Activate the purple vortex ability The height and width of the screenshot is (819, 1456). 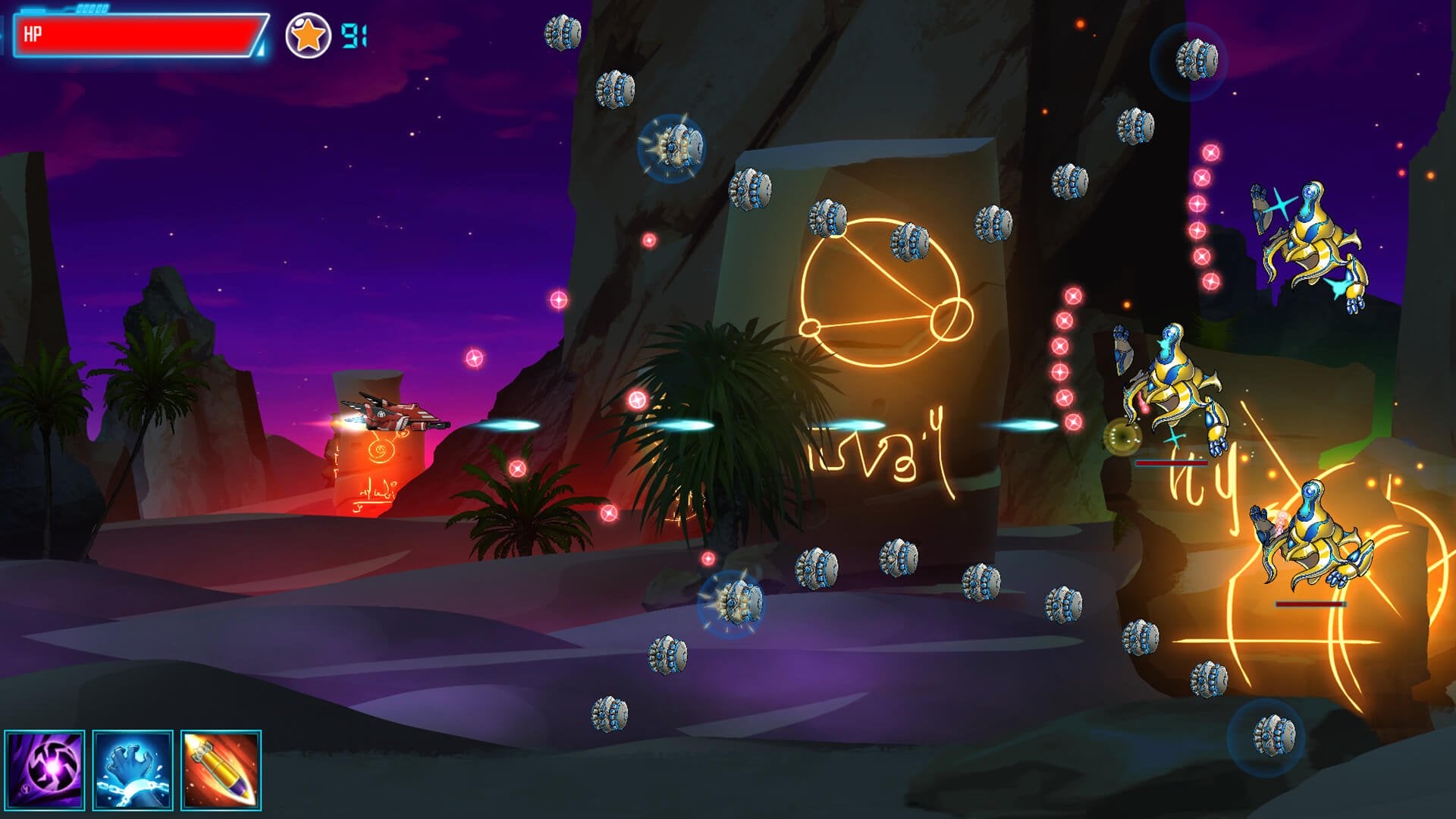[x=45, y=770]
